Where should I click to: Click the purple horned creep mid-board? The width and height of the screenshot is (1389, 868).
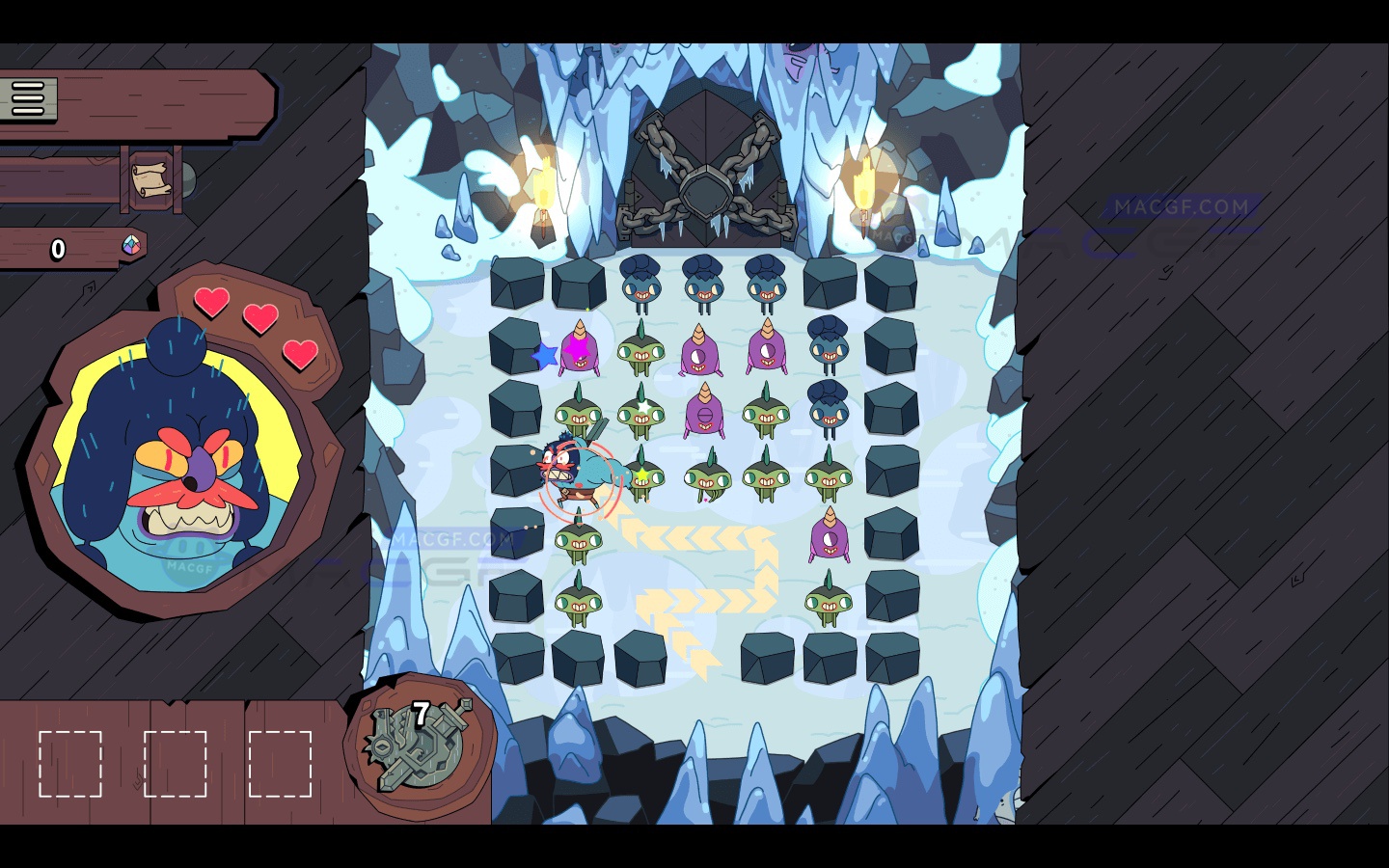click(705, 413)
